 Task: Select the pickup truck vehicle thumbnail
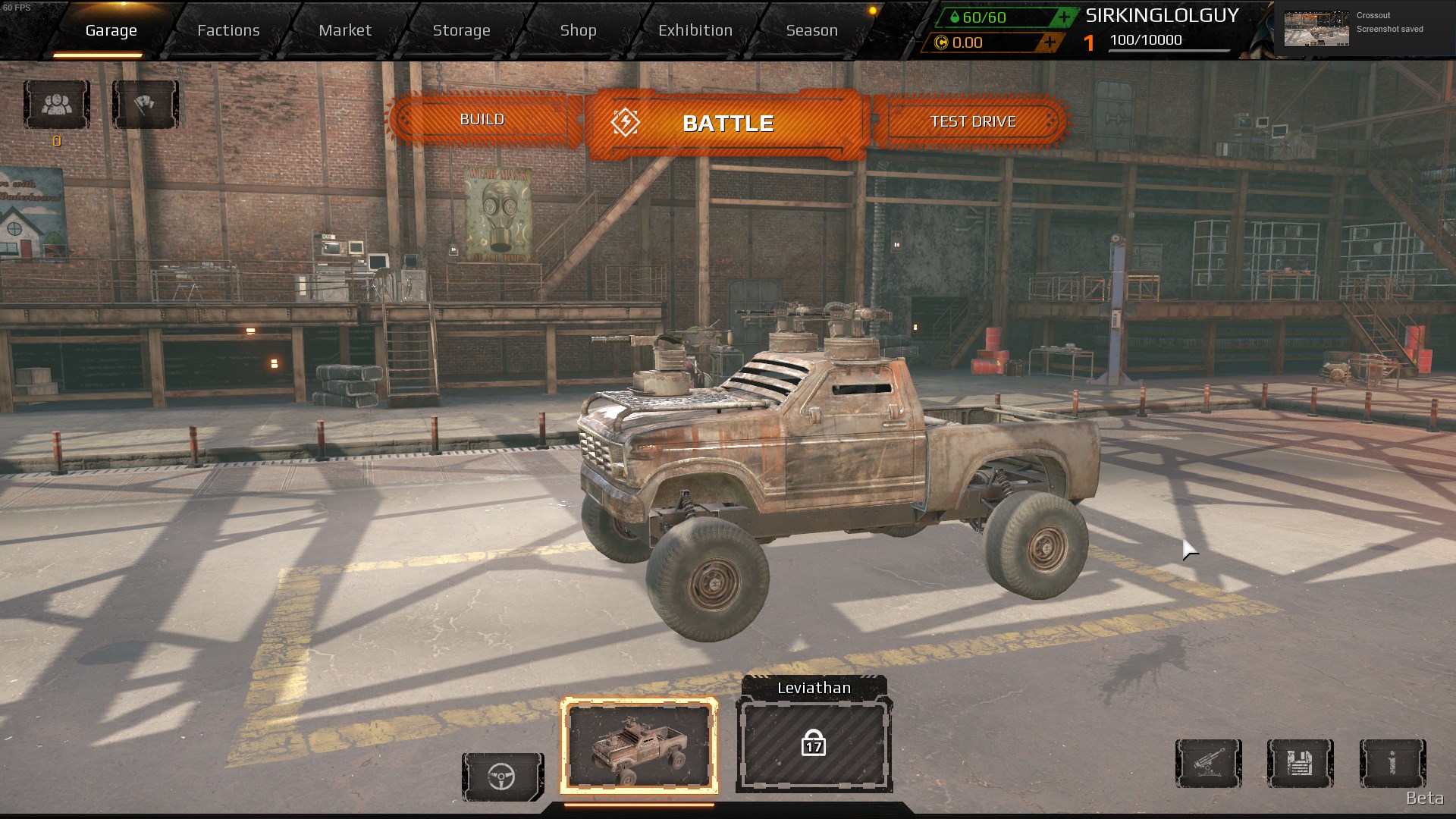click(x=639, y=746)
